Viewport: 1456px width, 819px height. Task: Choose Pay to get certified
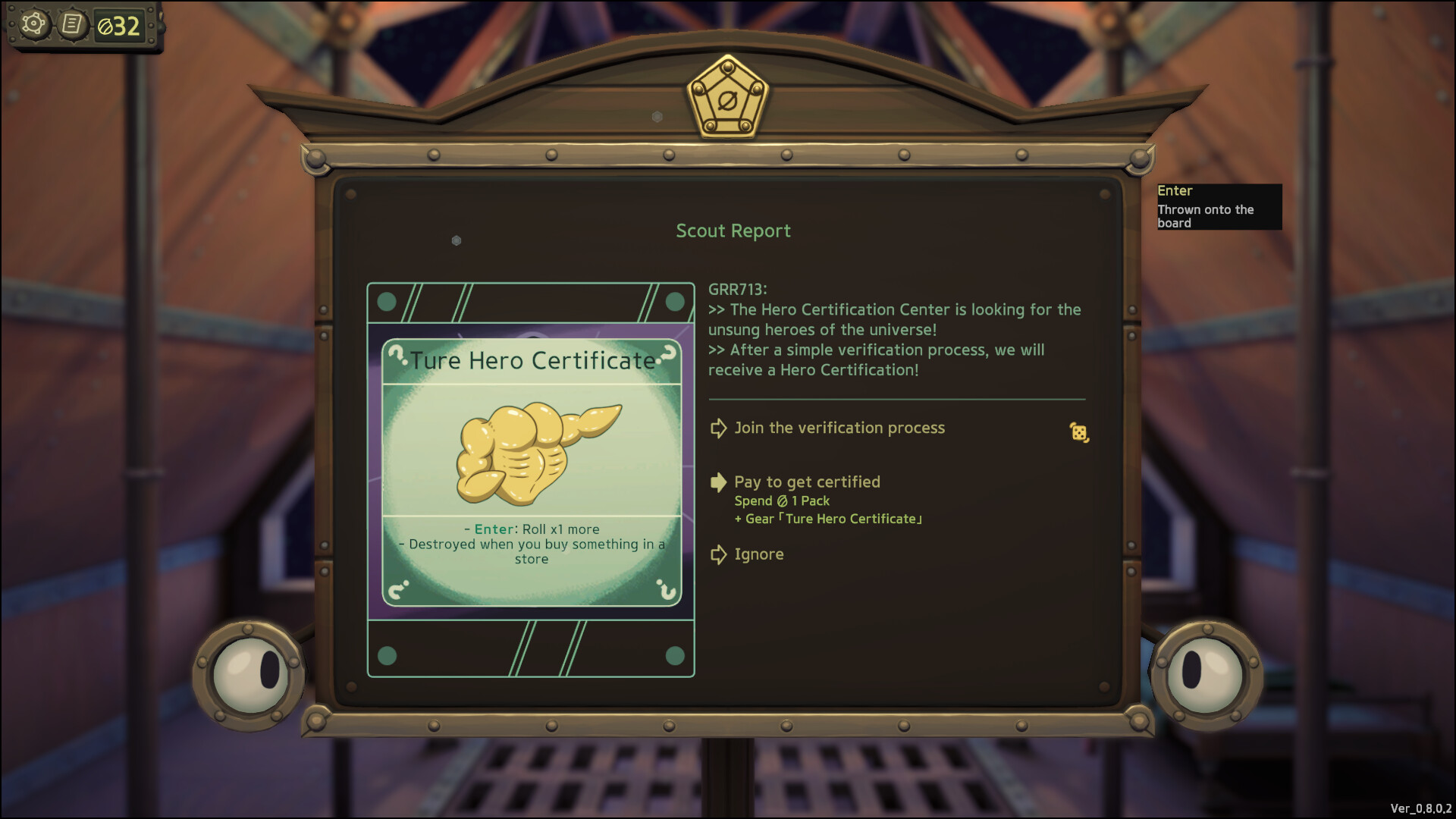pos(807,482)
